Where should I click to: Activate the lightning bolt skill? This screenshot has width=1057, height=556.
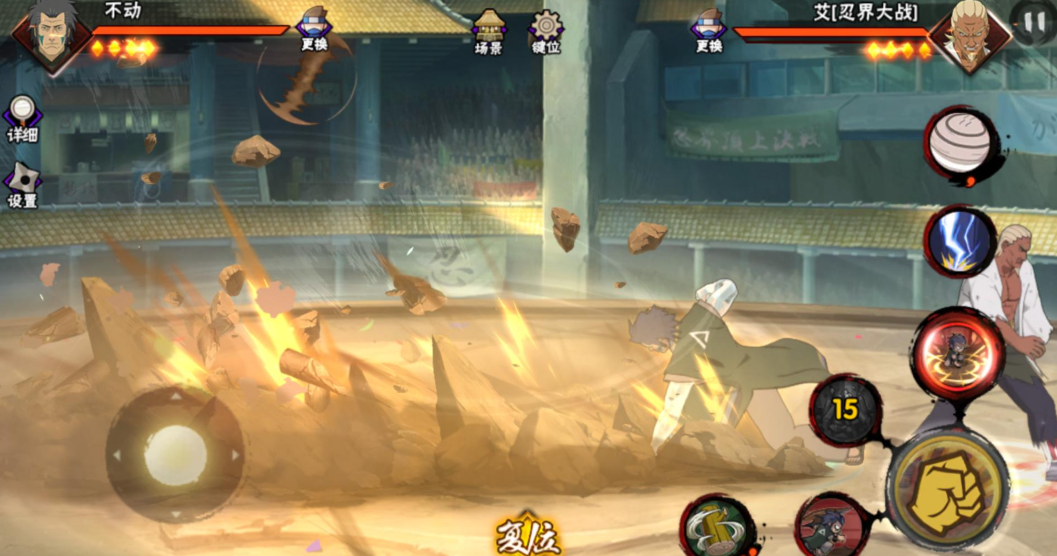click(x=959, y=242)
